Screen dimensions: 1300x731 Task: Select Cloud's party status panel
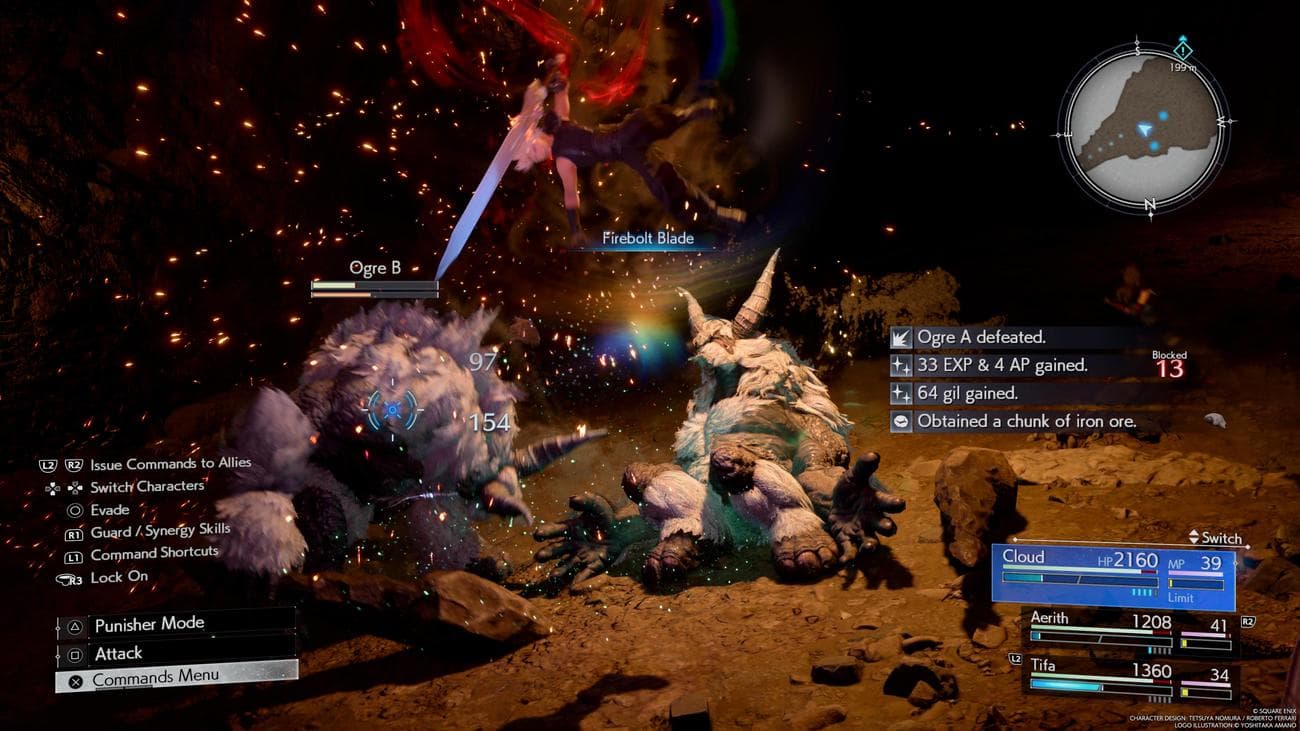[x=1113, y=576]
